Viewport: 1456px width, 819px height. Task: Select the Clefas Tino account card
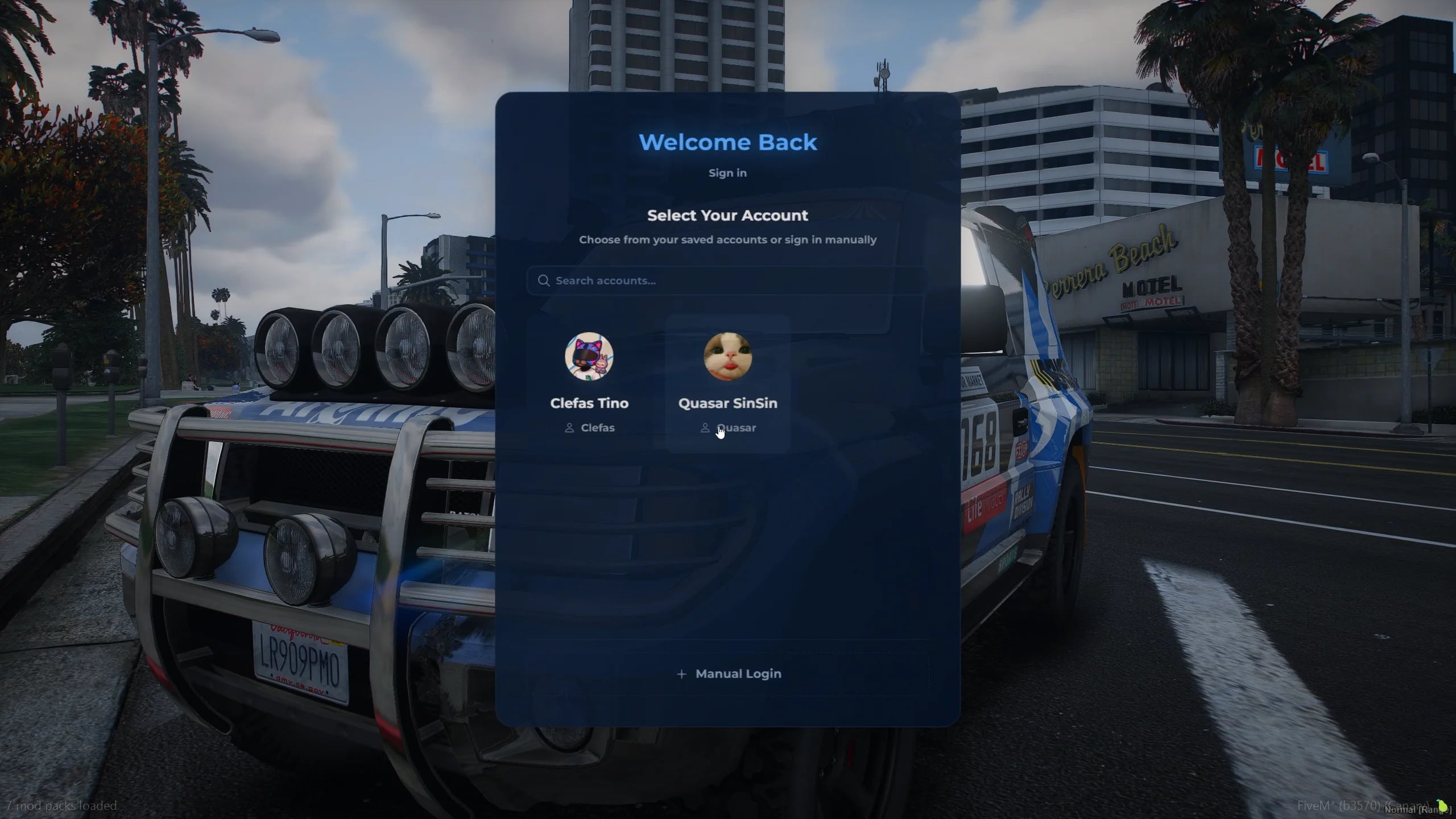click(x=590, y=381)
